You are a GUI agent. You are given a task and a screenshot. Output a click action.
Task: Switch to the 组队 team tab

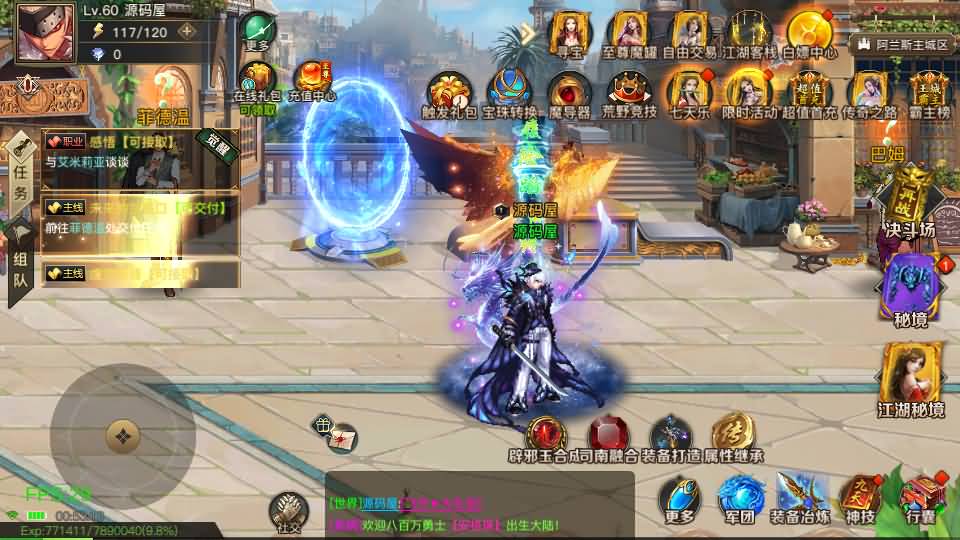point(21,268)
